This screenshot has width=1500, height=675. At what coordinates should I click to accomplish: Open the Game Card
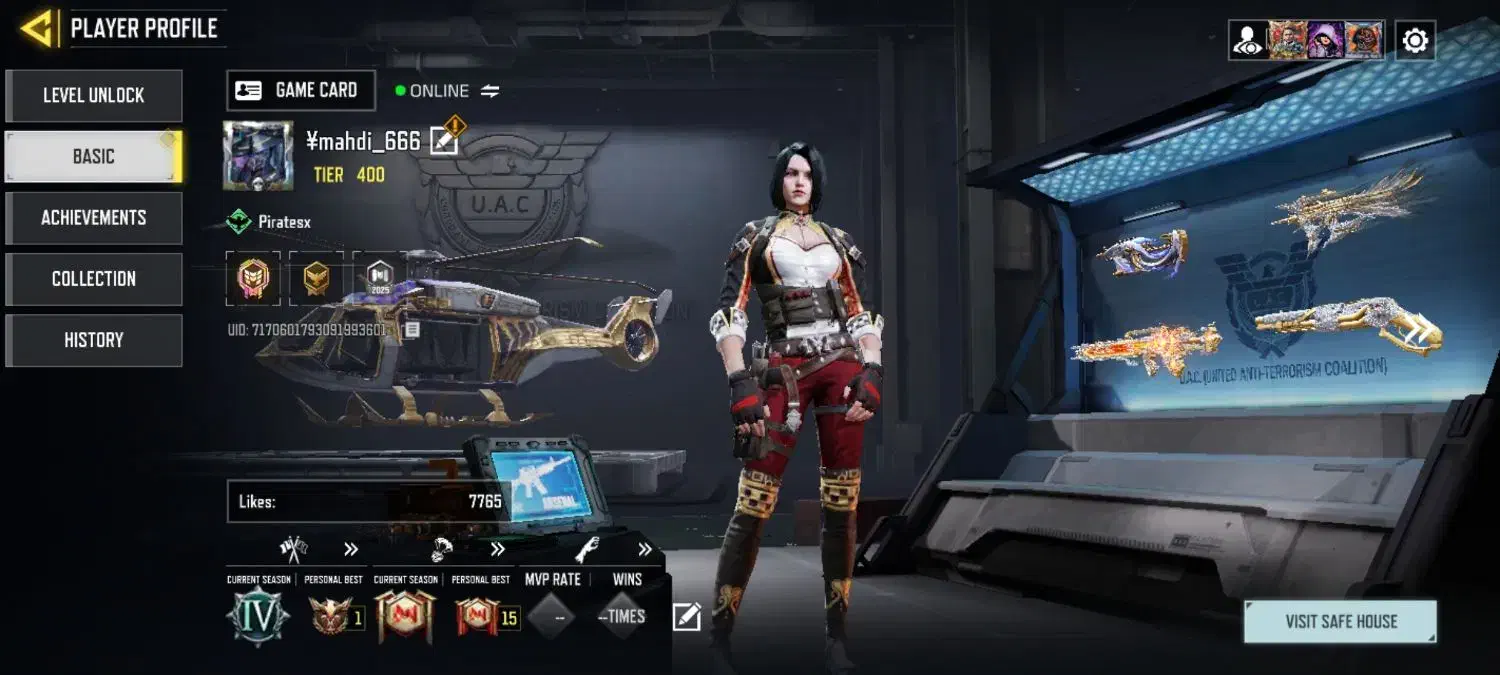[301, 90]
